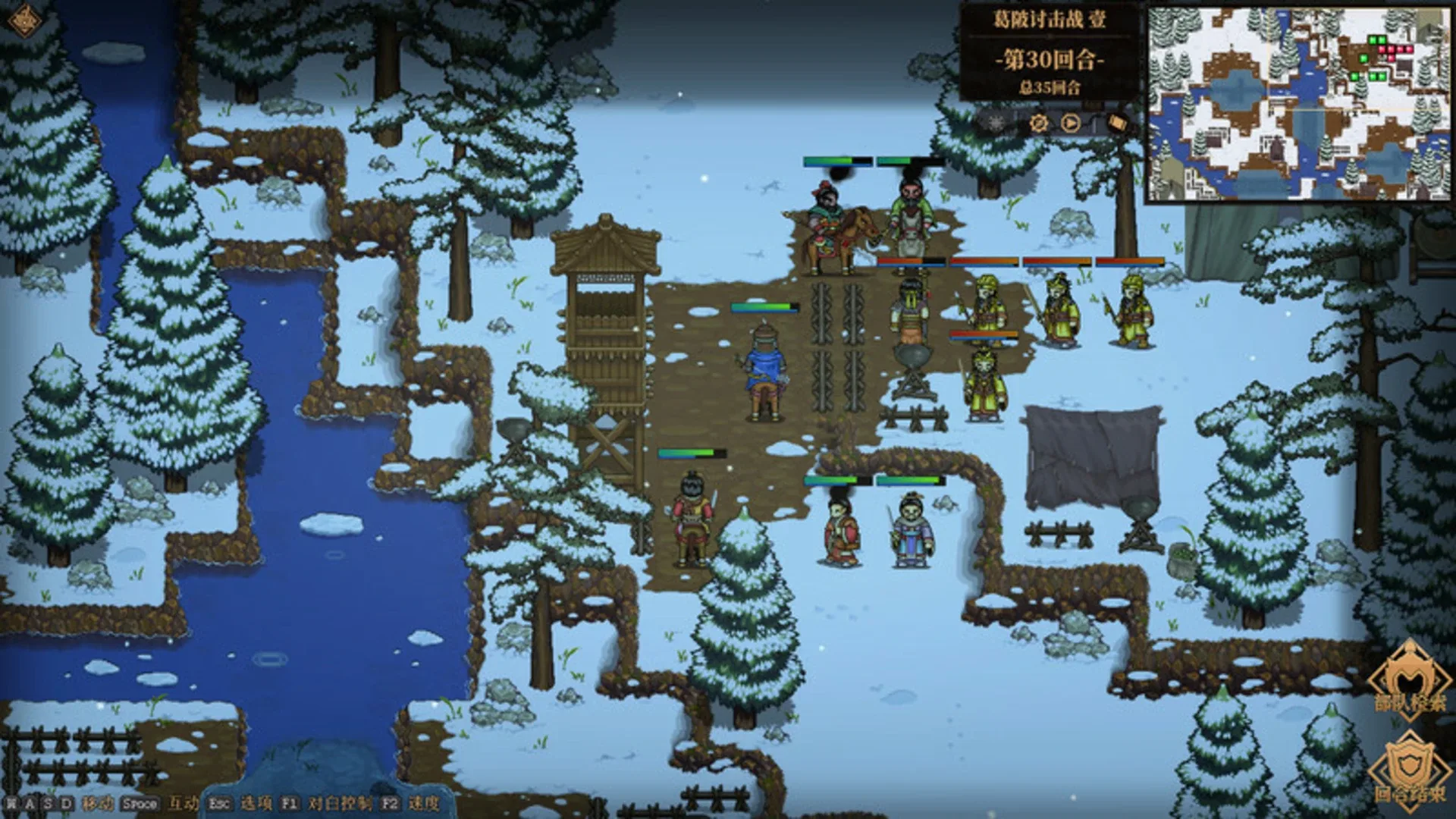Click a green ally marker on the minimap
Image resolution: width=1456 pixels, height=819 pixels.
[x=1373, y=39]
